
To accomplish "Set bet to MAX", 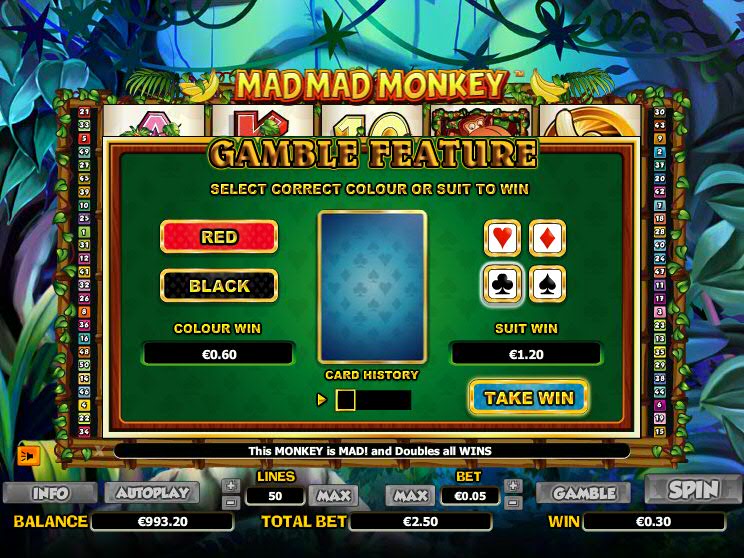I will click(410, 495).
